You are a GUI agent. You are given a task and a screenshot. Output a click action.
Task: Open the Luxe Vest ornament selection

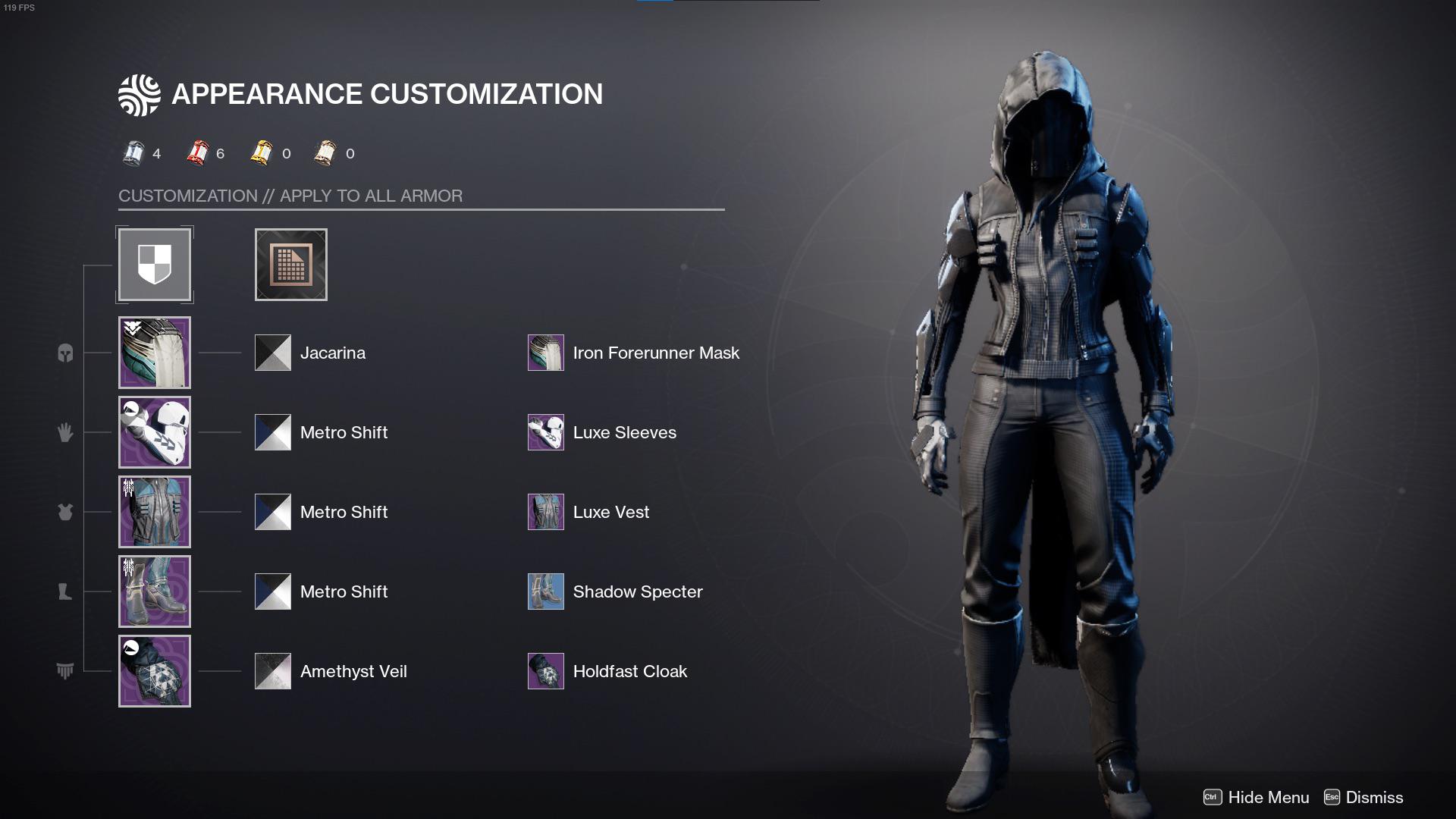click(x=545, y=512)
